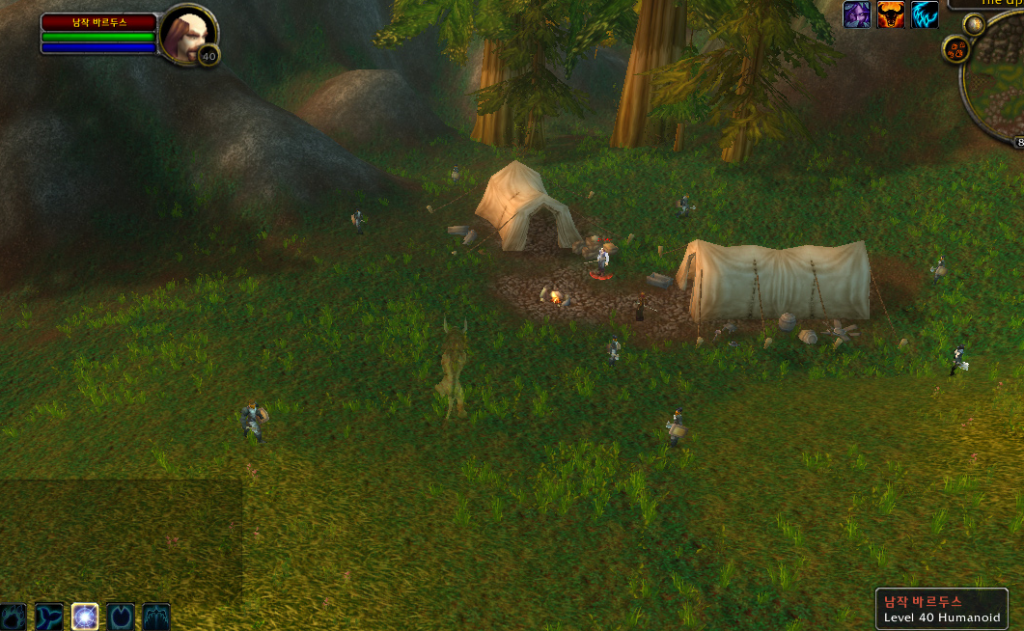Toggle the glowing starburst form icon

[85, 616]
